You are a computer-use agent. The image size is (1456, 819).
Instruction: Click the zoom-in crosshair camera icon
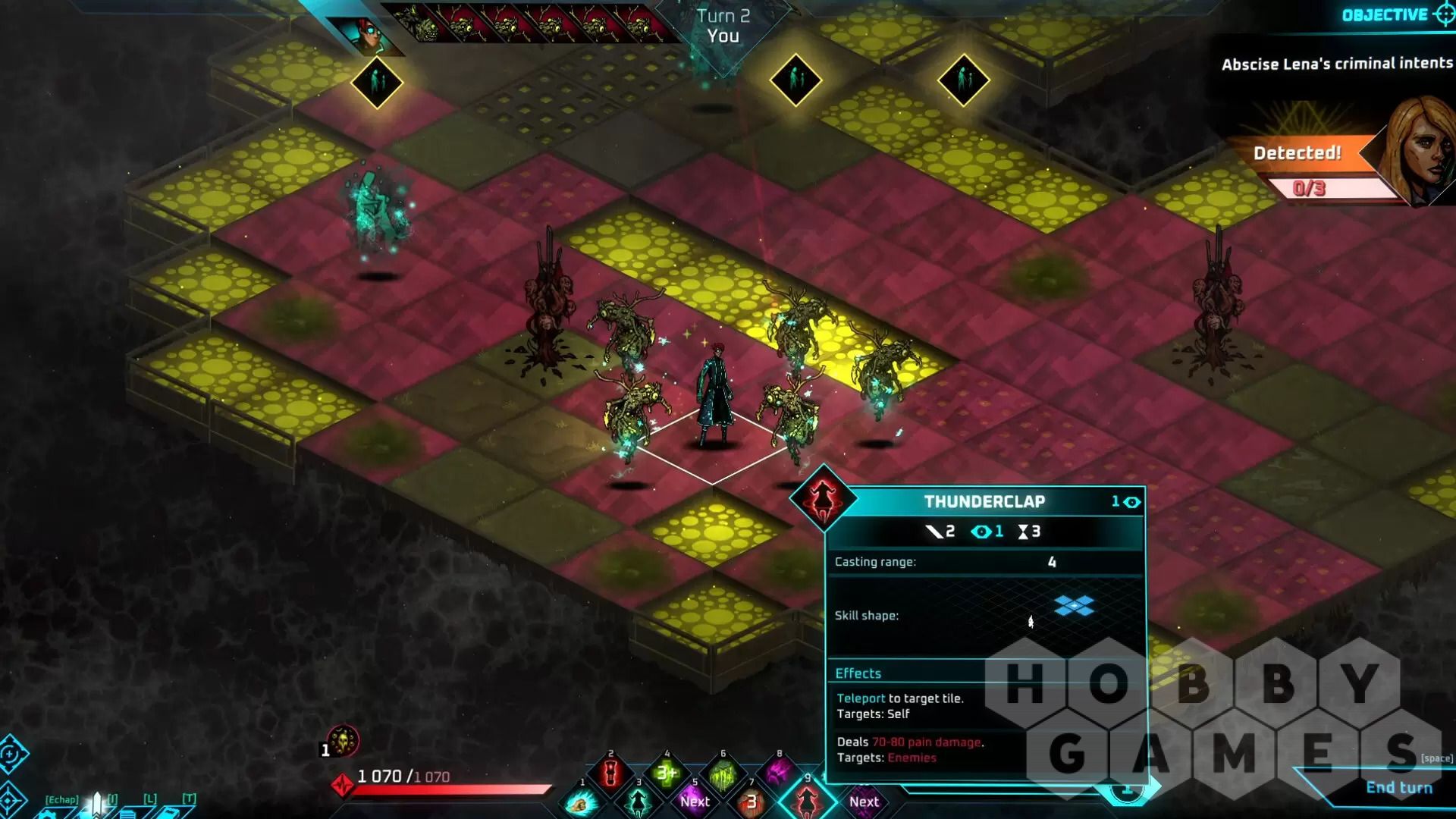click(11, 755)
